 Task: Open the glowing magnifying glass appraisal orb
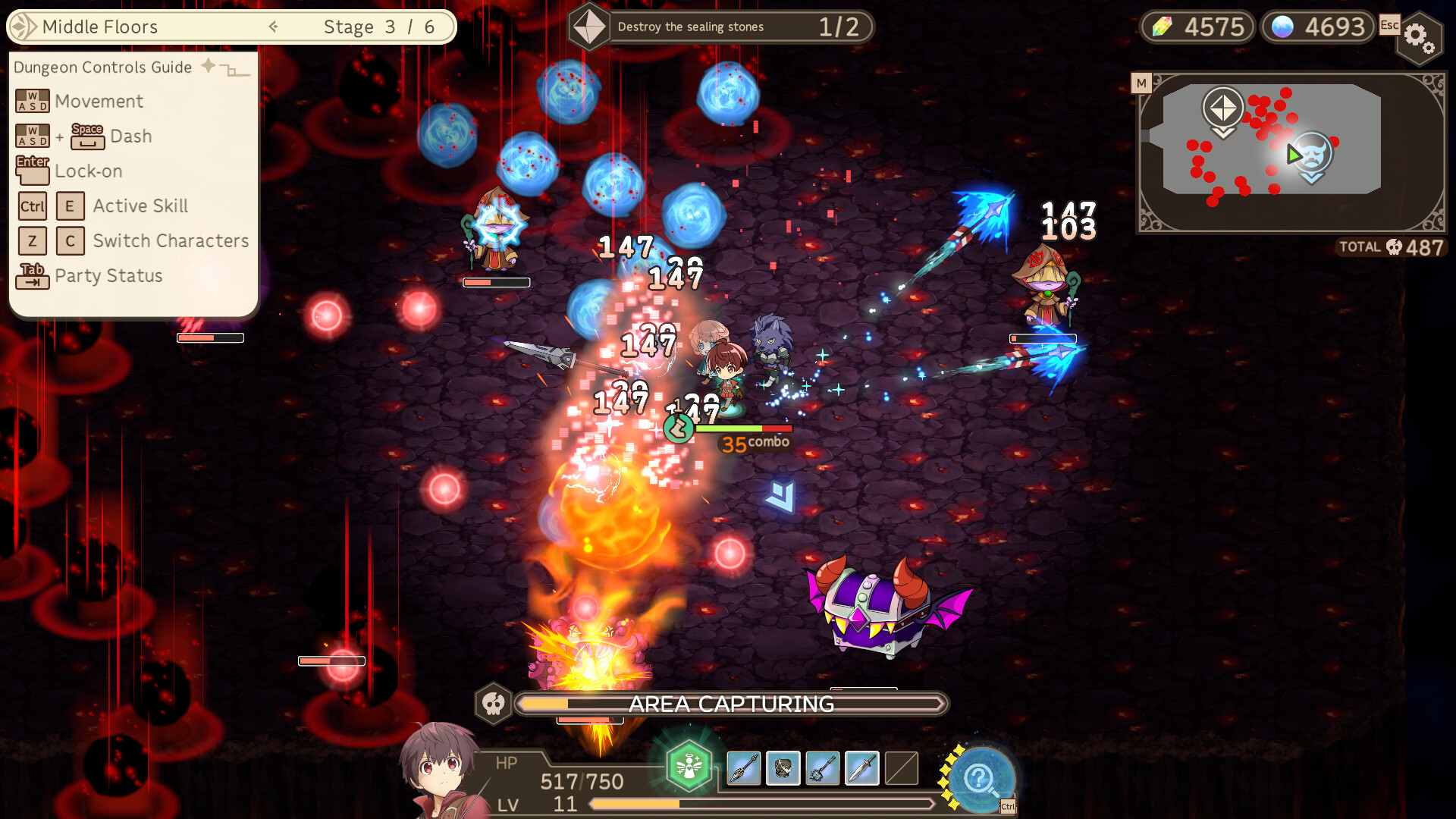(x=982, y=777)
